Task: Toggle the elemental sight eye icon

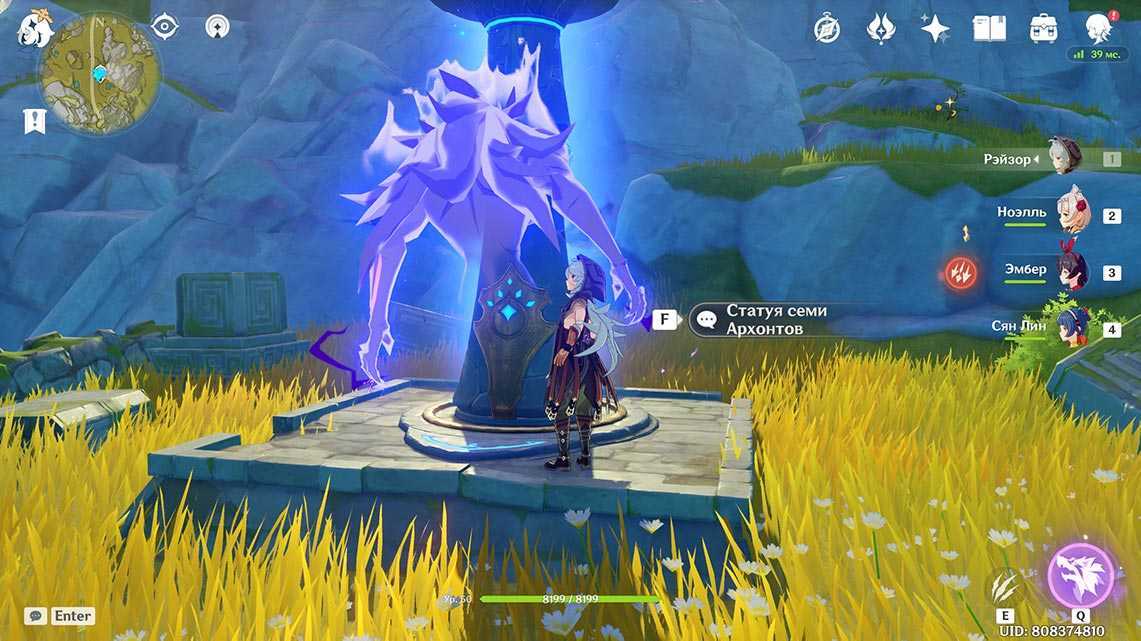Action: (x=164, y=26)
